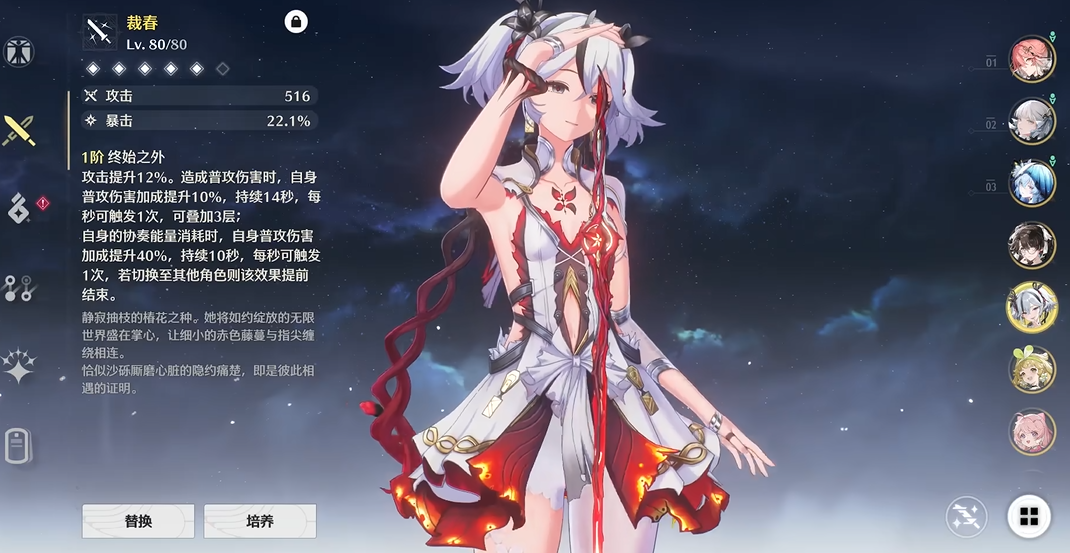Open the resonance chain star tab
Viewport: 1070px width, 553px height.
click(x=19, y=367)
